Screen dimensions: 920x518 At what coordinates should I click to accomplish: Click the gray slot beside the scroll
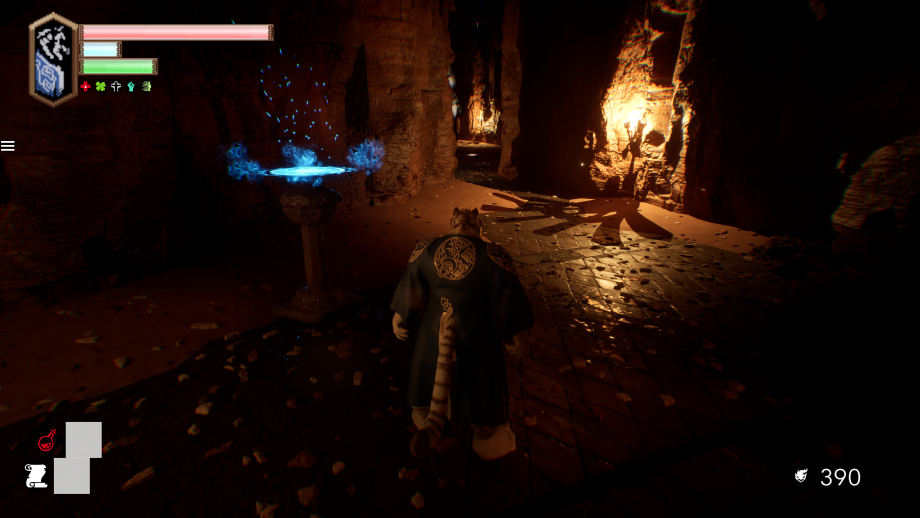pos(72,475)
